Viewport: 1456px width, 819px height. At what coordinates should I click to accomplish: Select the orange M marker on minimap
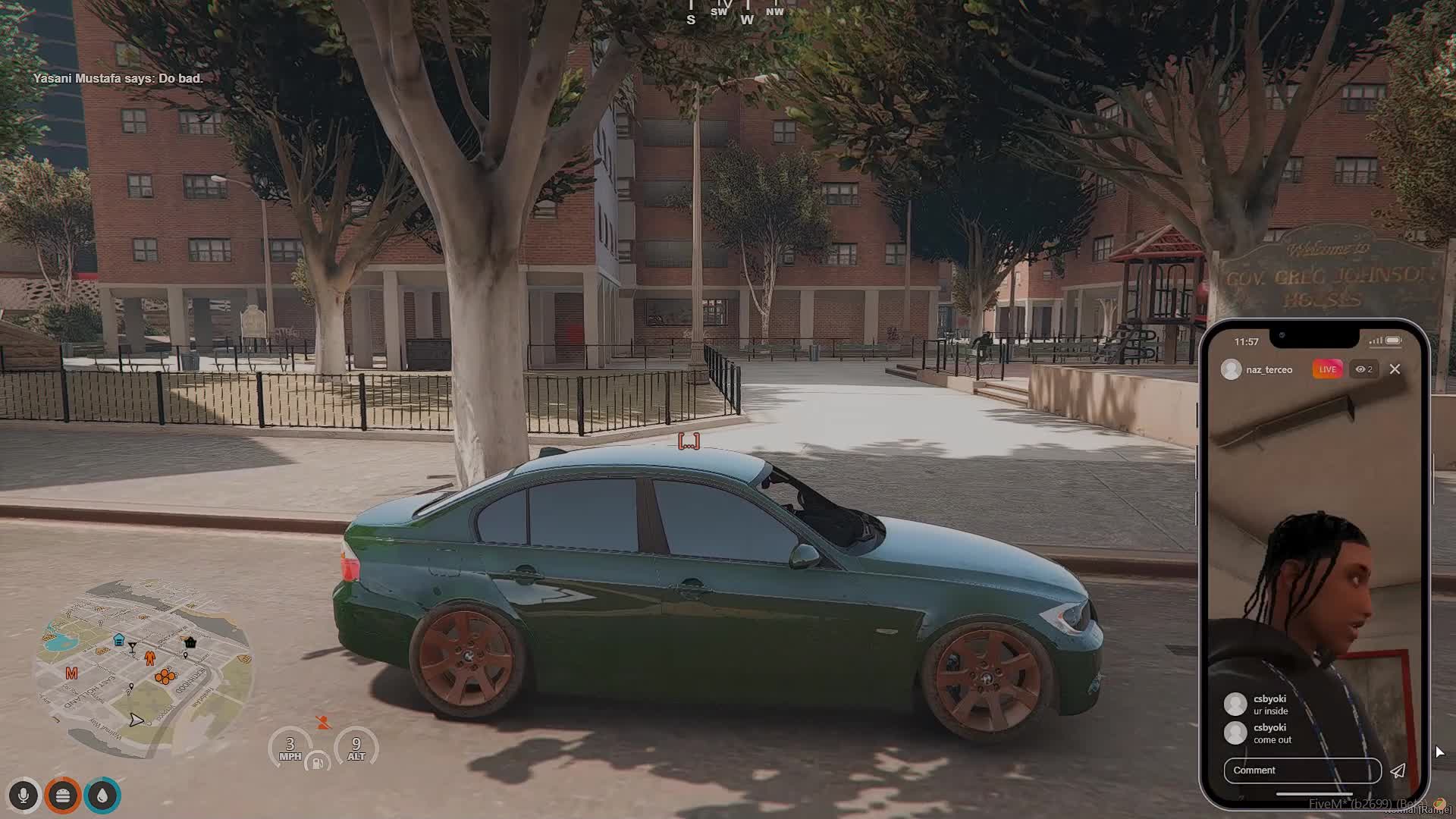71,673
